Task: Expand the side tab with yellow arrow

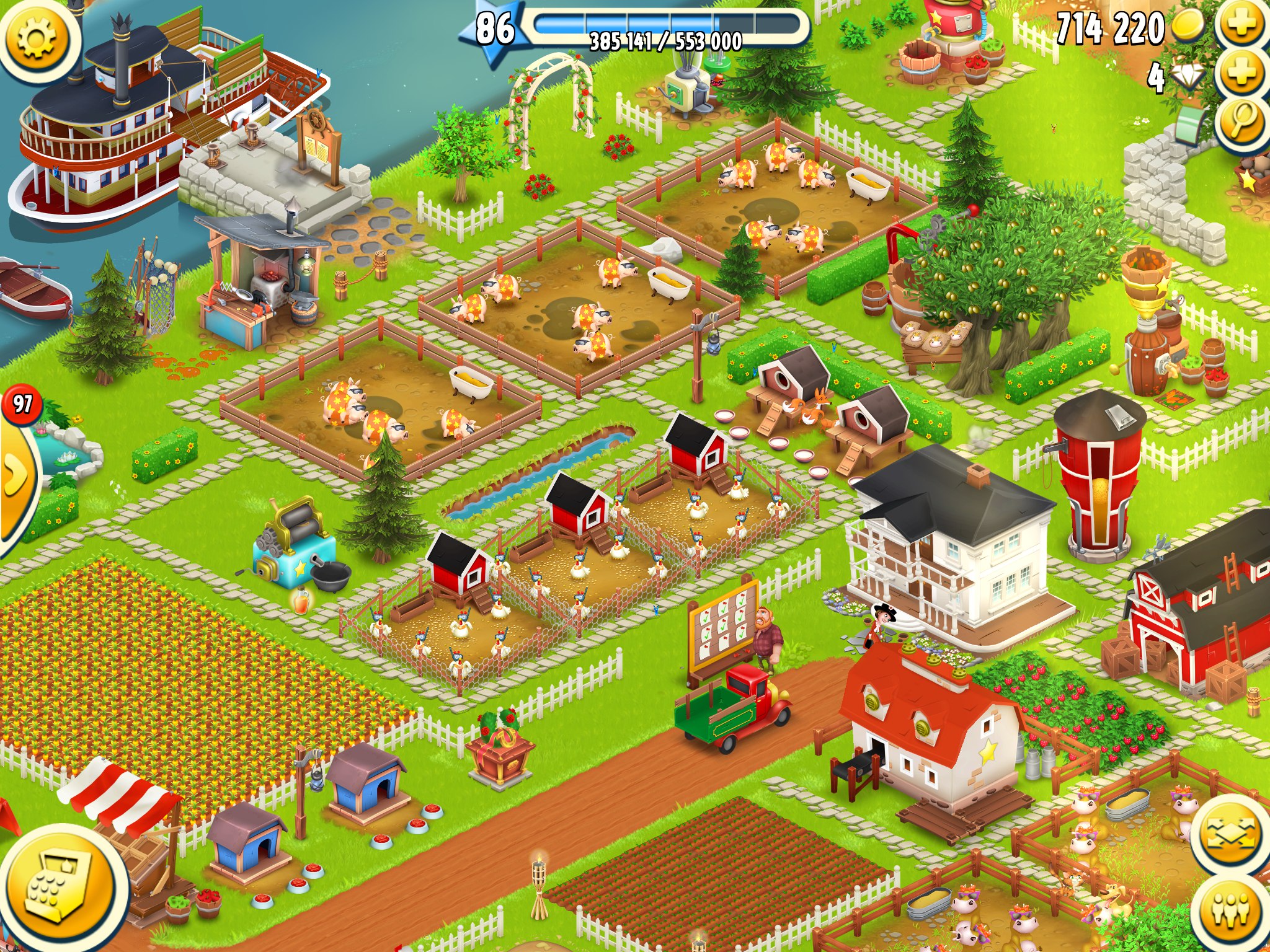Action: click(14, 476)
